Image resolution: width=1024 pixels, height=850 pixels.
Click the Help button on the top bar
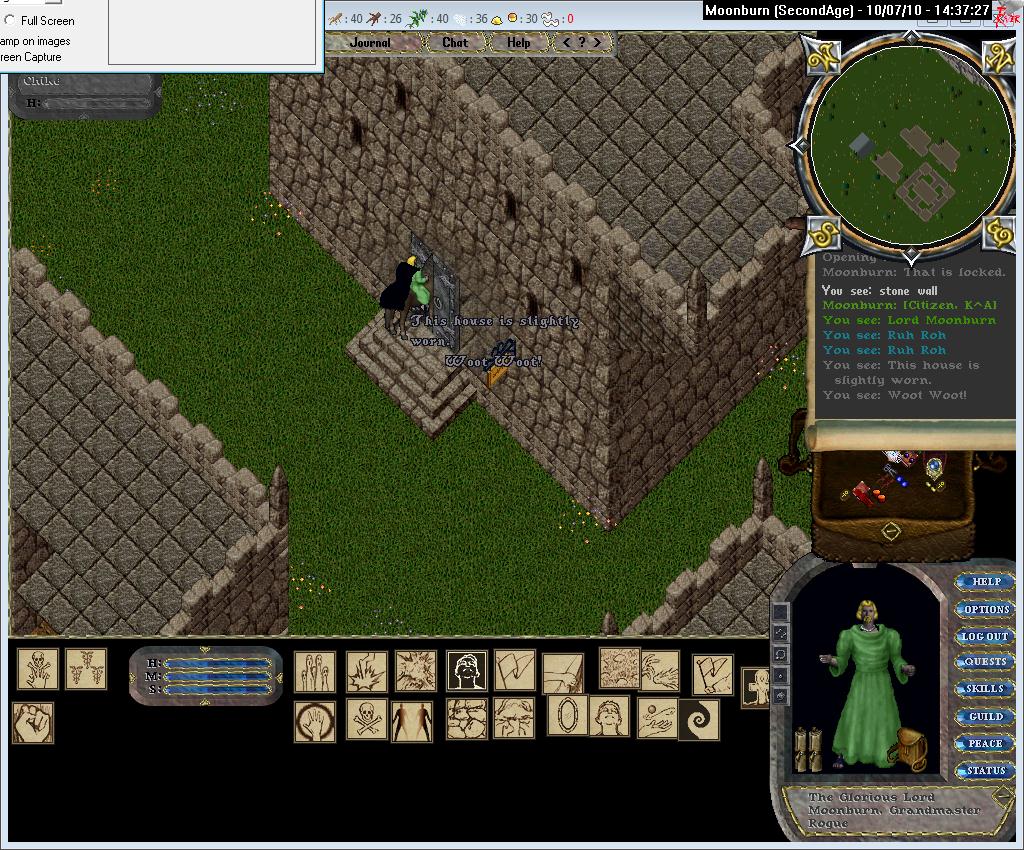pyautogui.click(x=518, y=43)
